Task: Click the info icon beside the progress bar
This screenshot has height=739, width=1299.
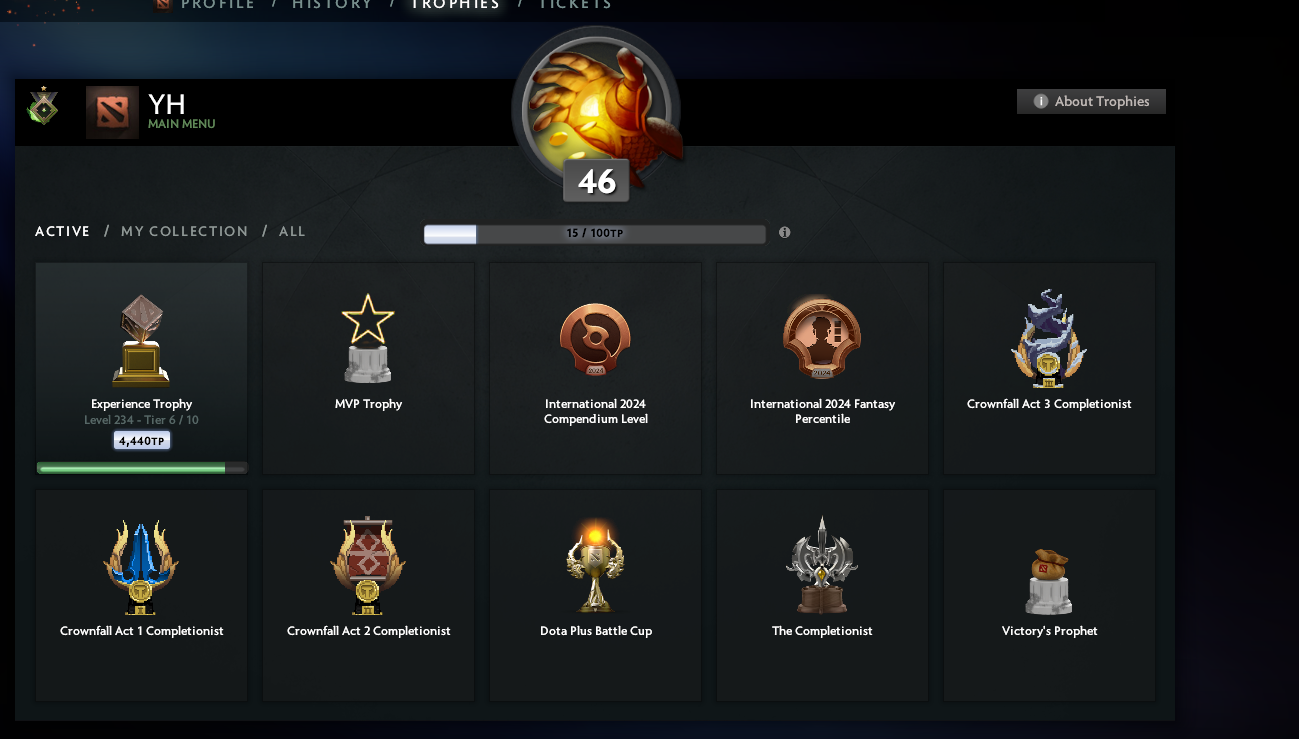Action: 784,232
